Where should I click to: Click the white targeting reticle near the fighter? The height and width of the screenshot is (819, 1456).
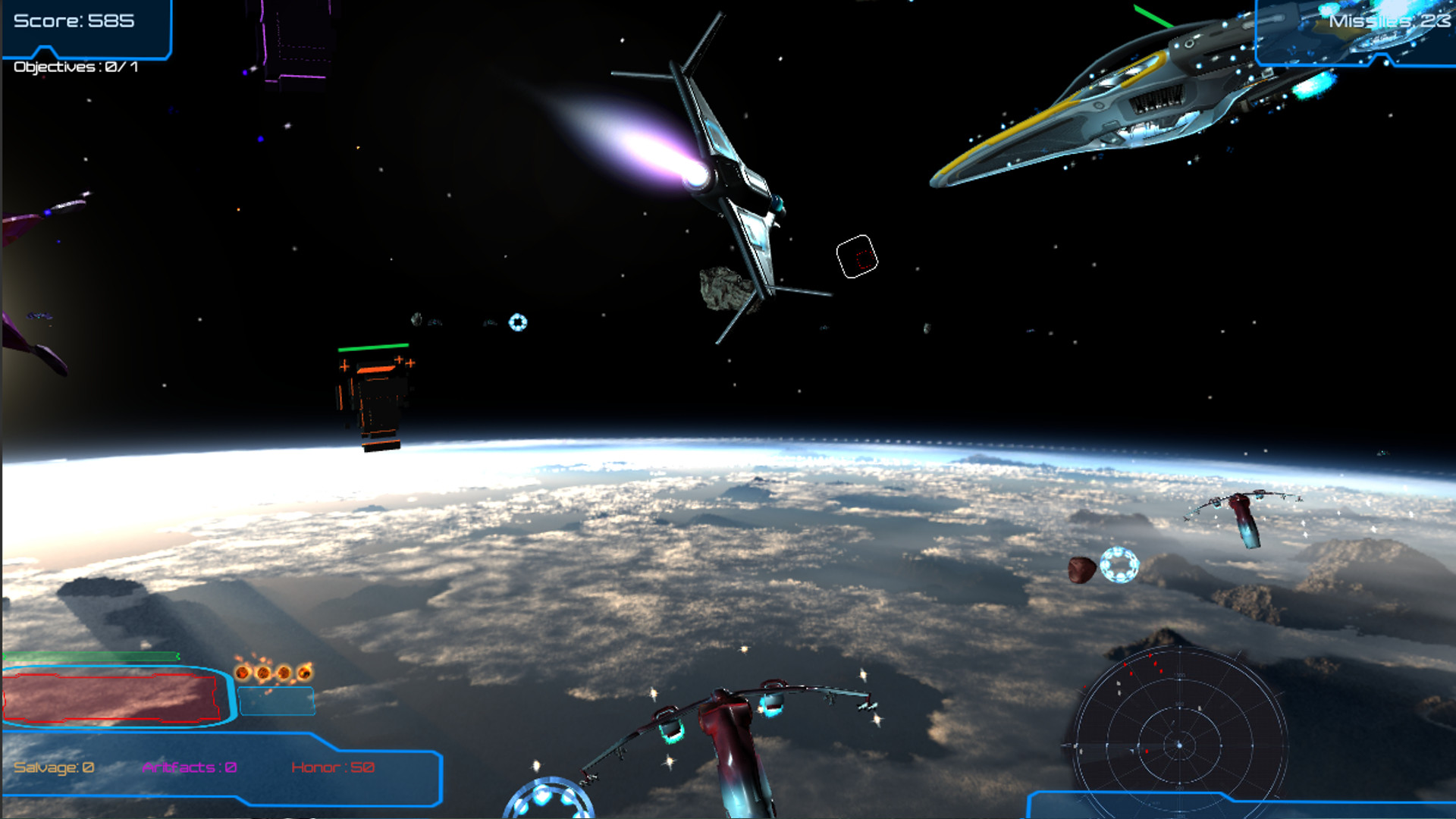click(x=856, y=257)
